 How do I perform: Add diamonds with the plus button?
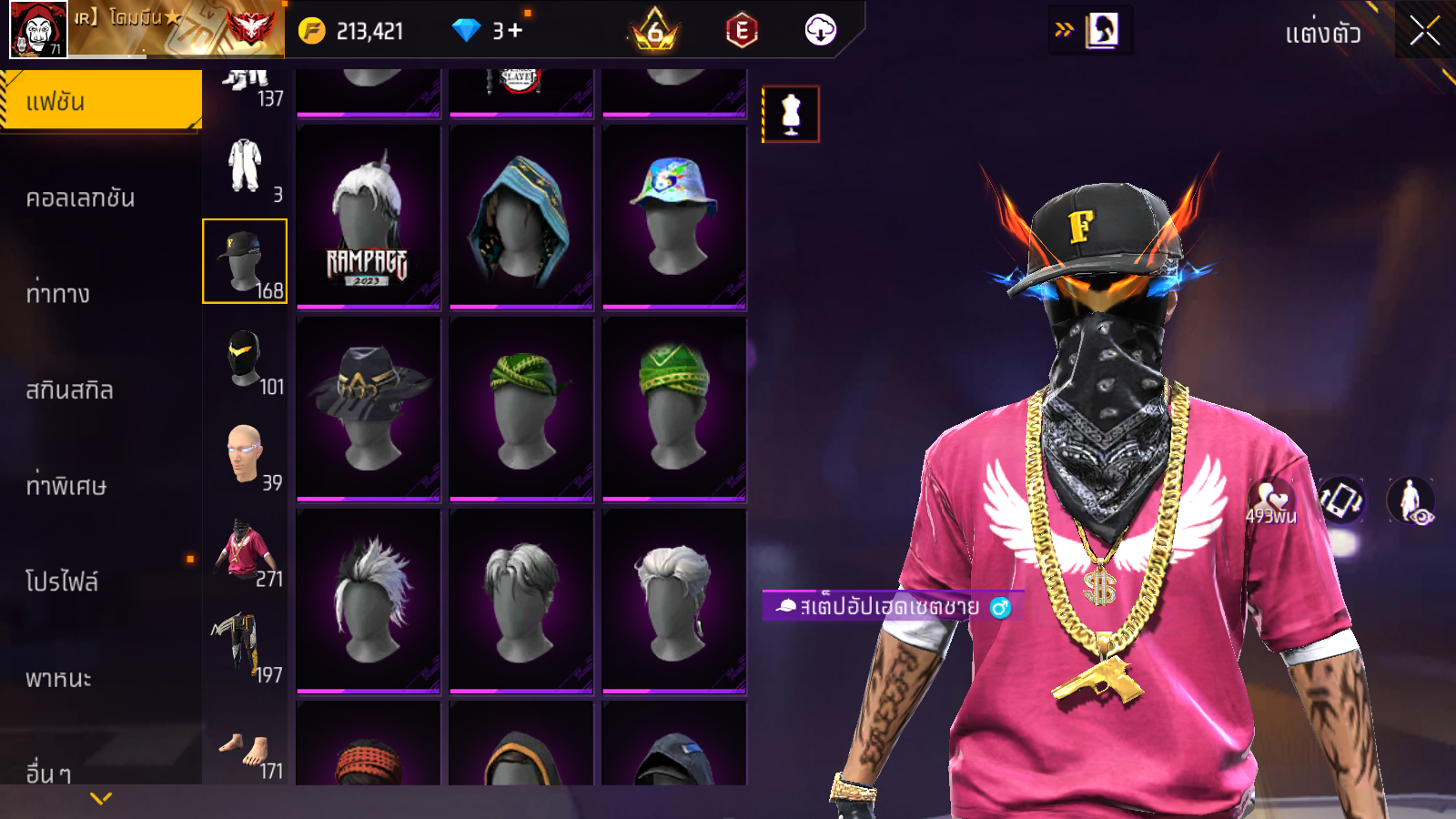click(515, 31)
